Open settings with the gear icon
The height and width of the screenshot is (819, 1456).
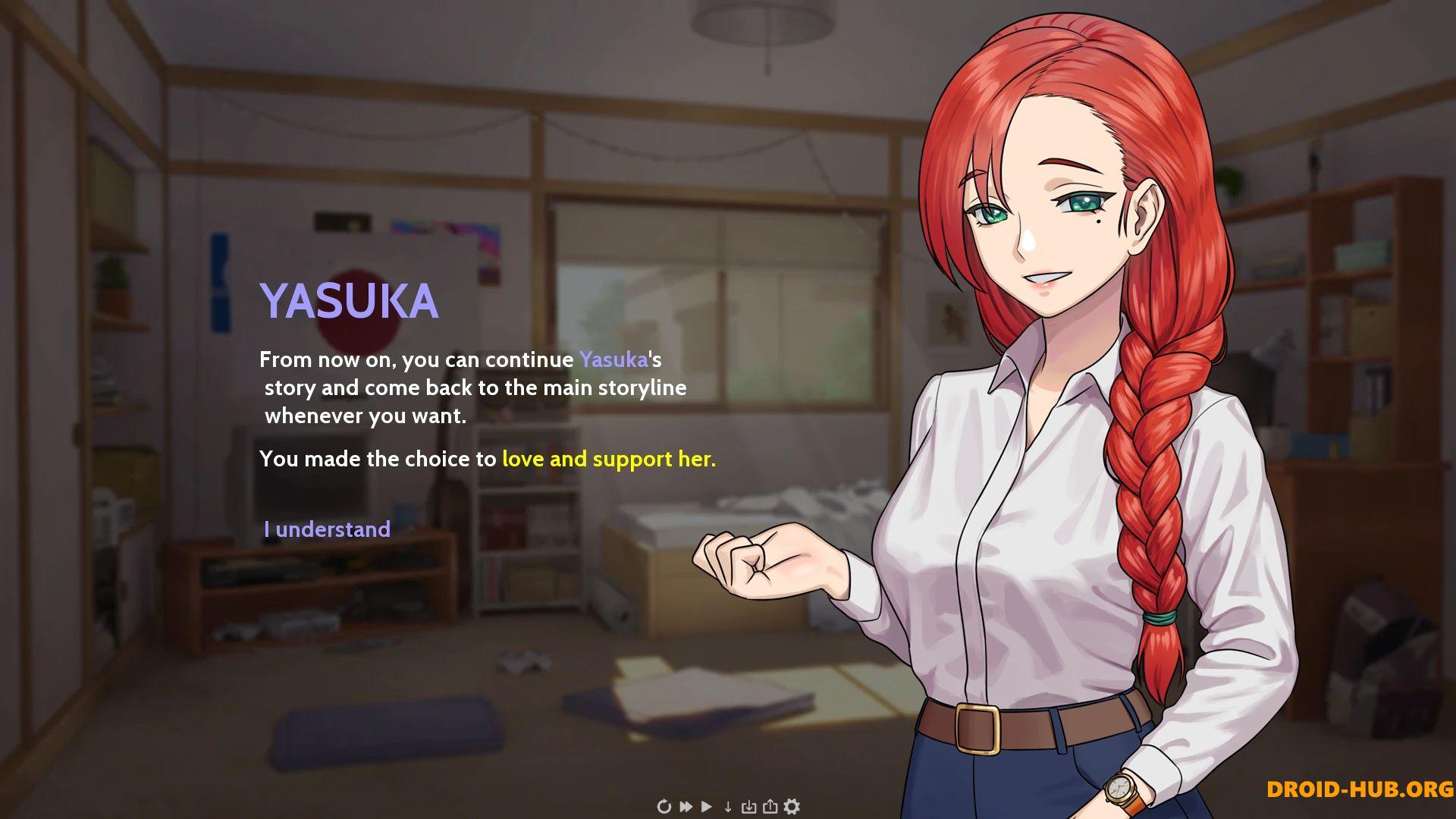pos(792,806)
